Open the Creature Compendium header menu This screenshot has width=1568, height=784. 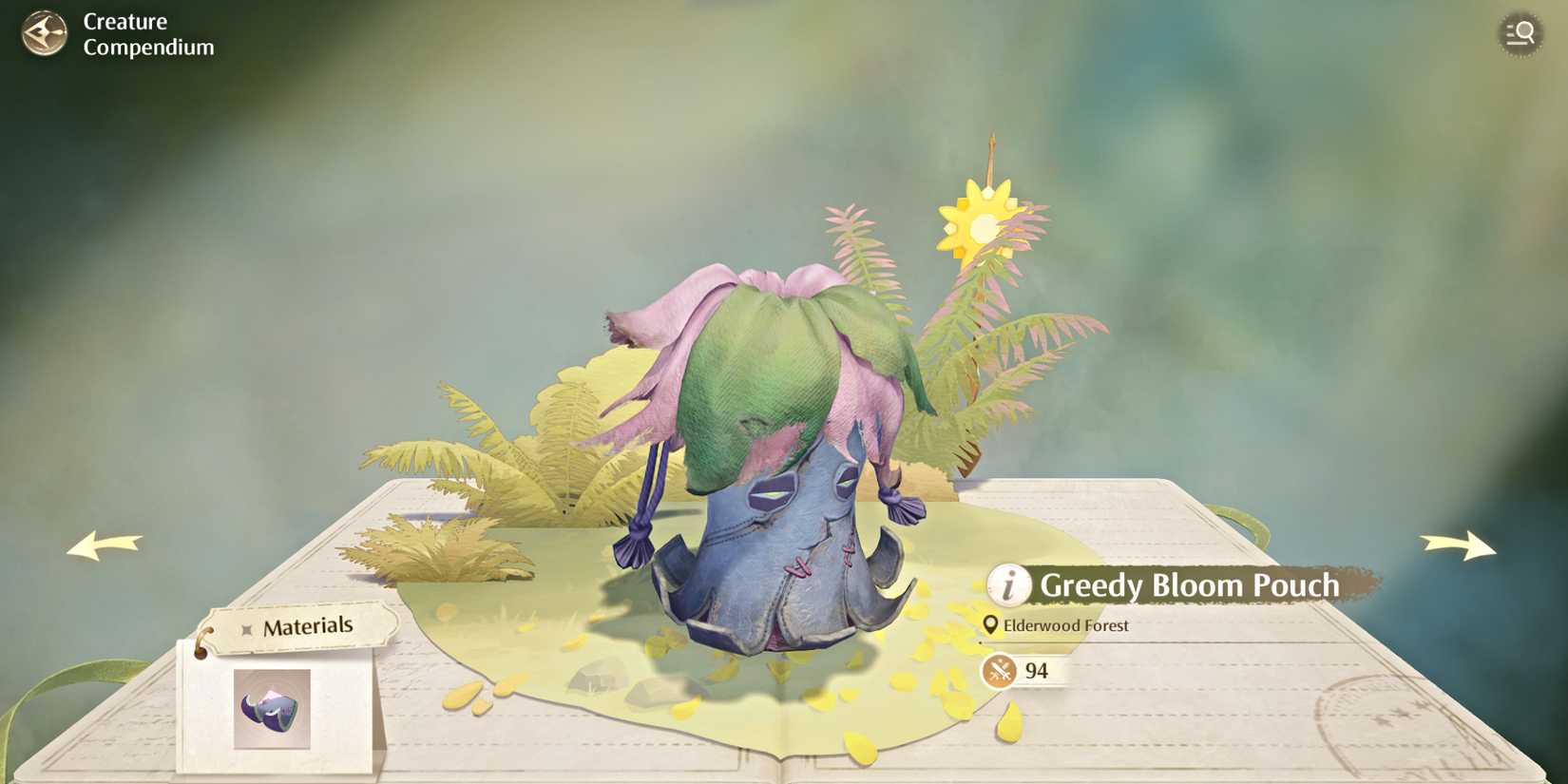point(147,33)
